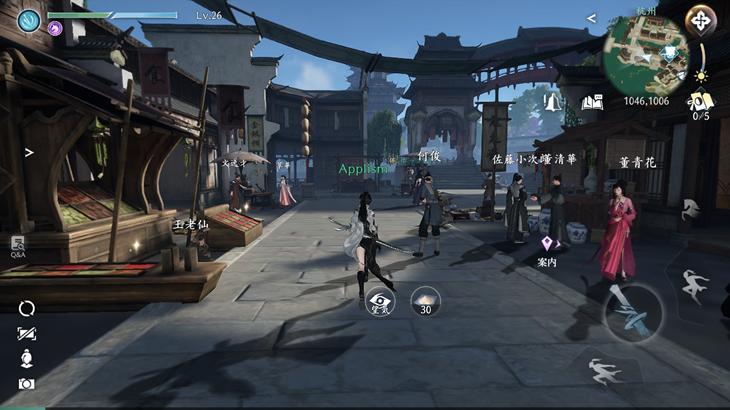Screen dimensions: 730x410
Task: Select the character figure icon
Action: coord(26,358)
